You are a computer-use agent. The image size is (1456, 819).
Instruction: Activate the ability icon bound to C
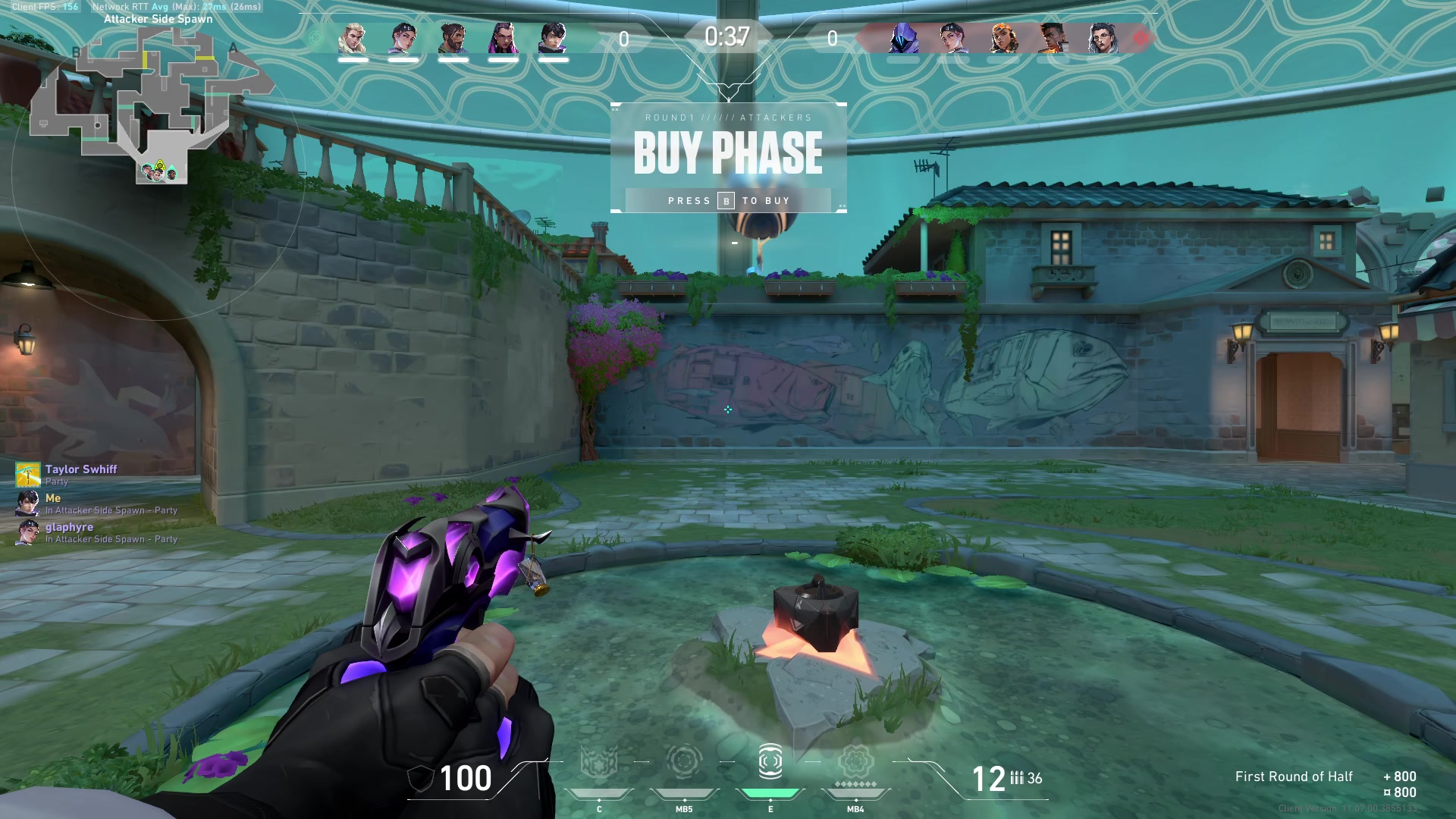[x=598, y=763]
